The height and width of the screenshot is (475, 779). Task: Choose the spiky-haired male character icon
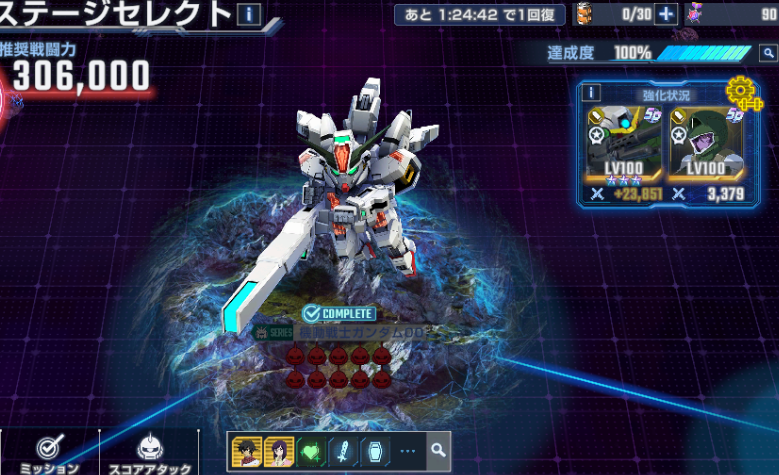click(247, 450)
